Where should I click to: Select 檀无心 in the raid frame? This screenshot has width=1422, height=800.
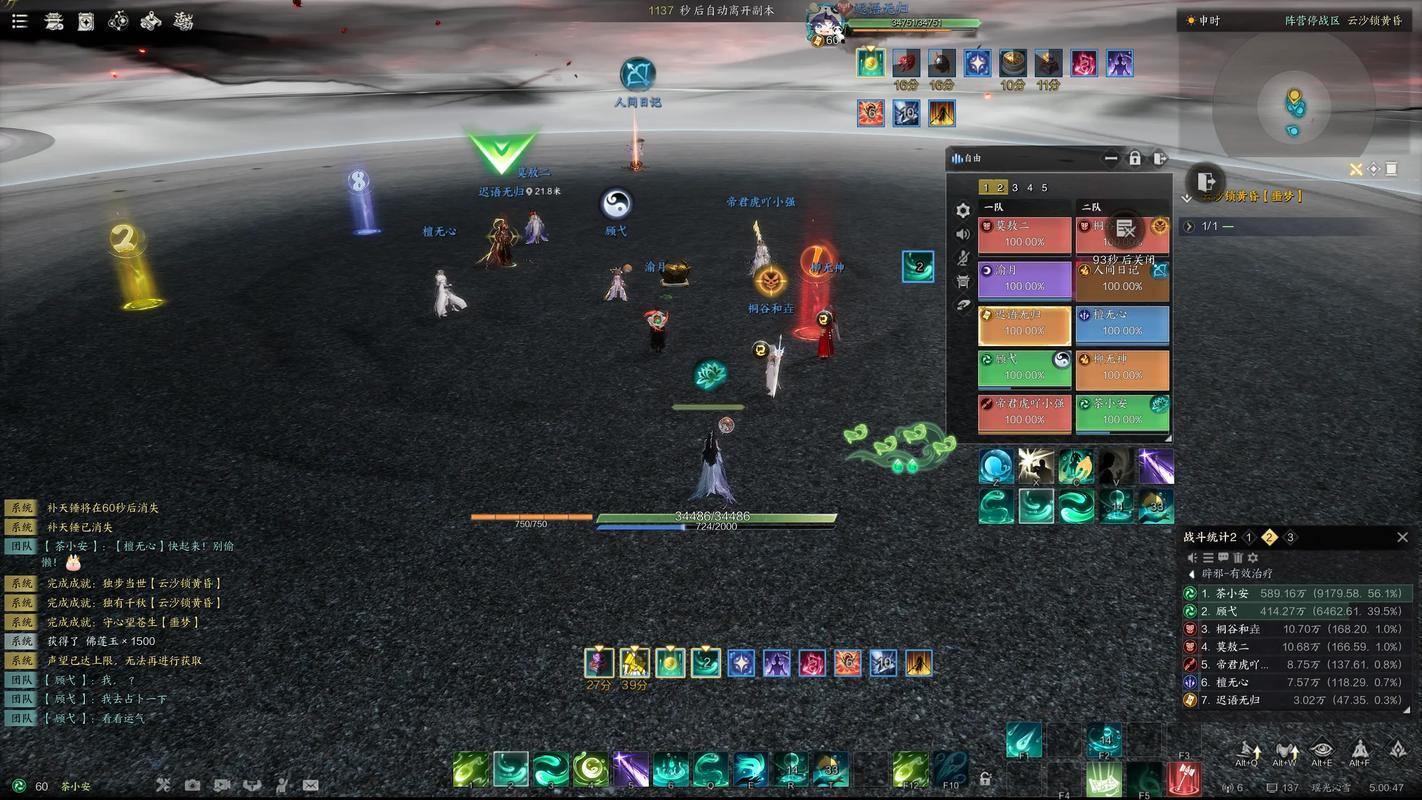click(x=1122, y=324)
